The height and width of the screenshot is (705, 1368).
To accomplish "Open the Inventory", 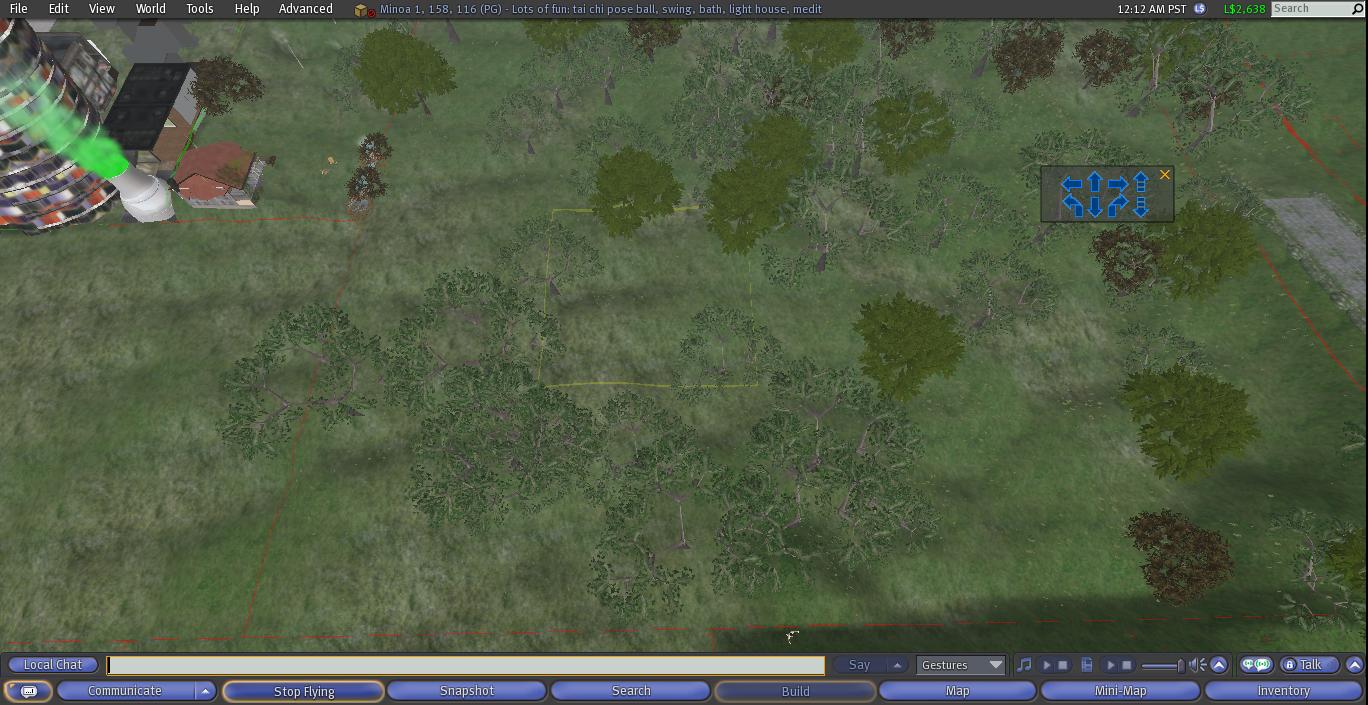I will point(1283,691).
